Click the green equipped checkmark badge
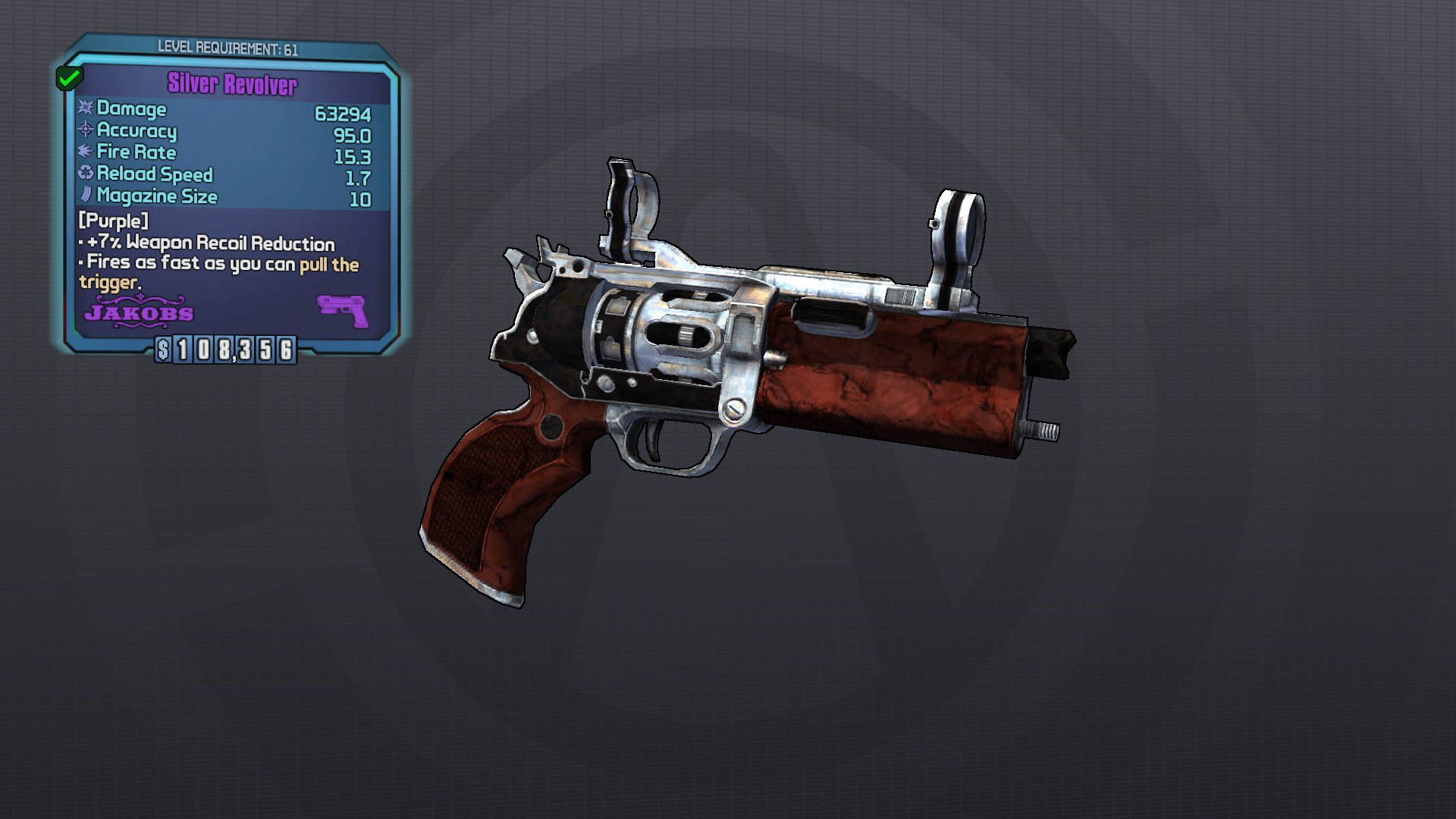 click(70, 77)
